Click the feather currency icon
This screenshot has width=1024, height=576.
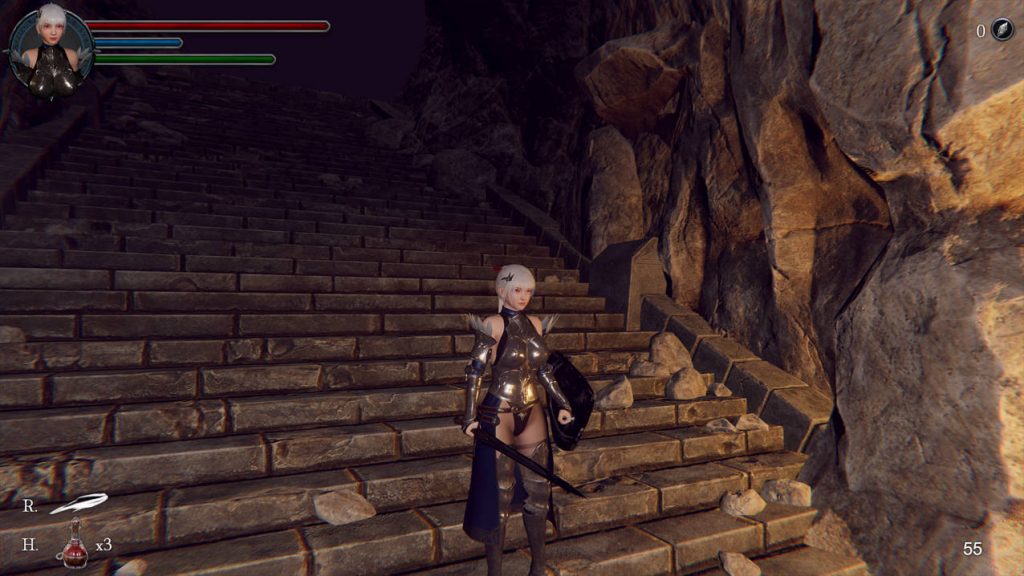click(x=1002, y=30)
